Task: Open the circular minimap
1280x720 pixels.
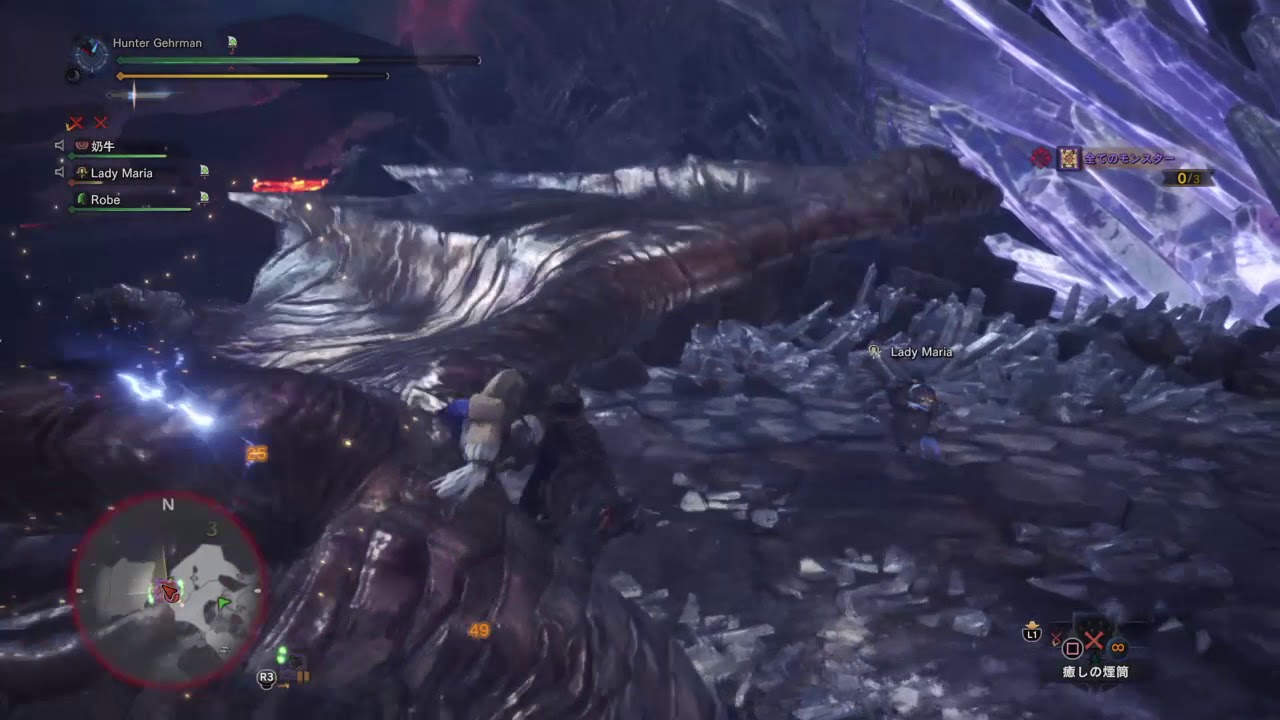Action: [x=168, y=590]
